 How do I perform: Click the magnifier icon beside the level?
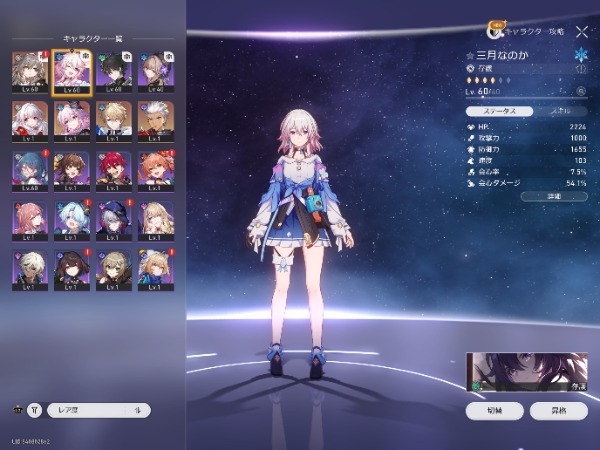[x=581, y=92]
